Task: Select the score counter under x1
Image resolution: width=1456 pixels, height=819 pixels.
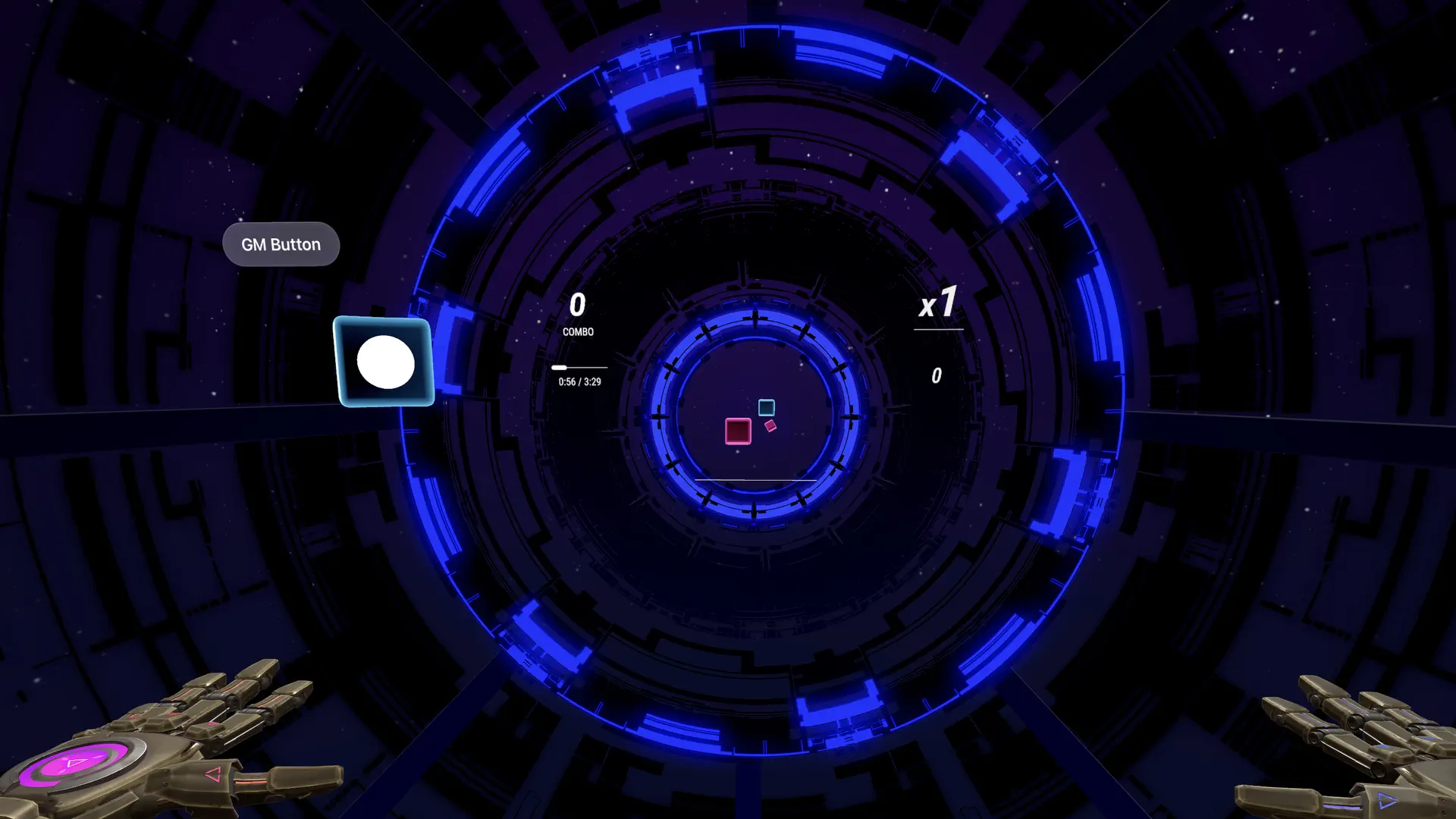Action: (936, 375)
